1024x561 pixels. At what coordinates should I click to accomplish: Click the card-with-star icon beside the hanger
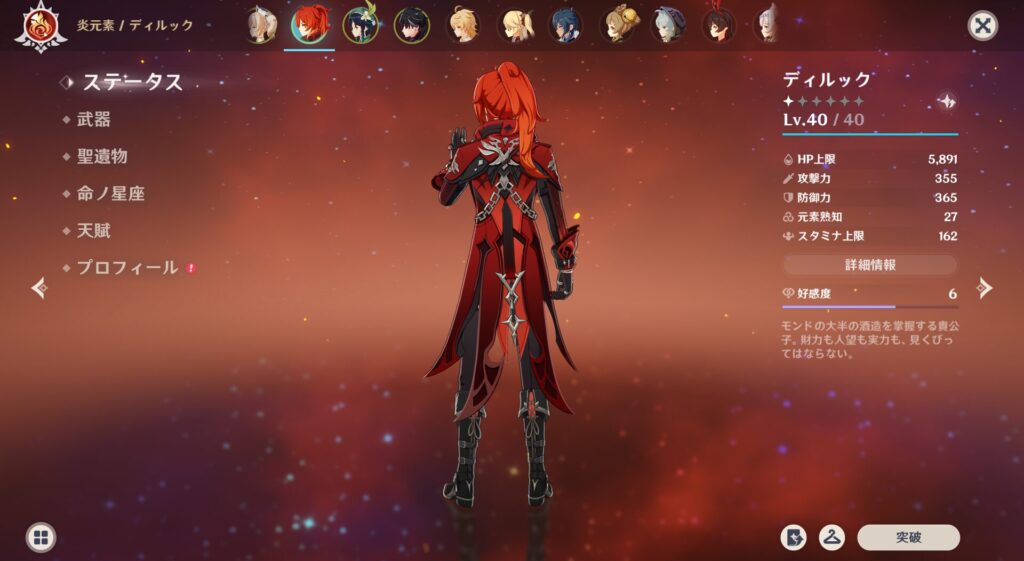pos(793,537)
